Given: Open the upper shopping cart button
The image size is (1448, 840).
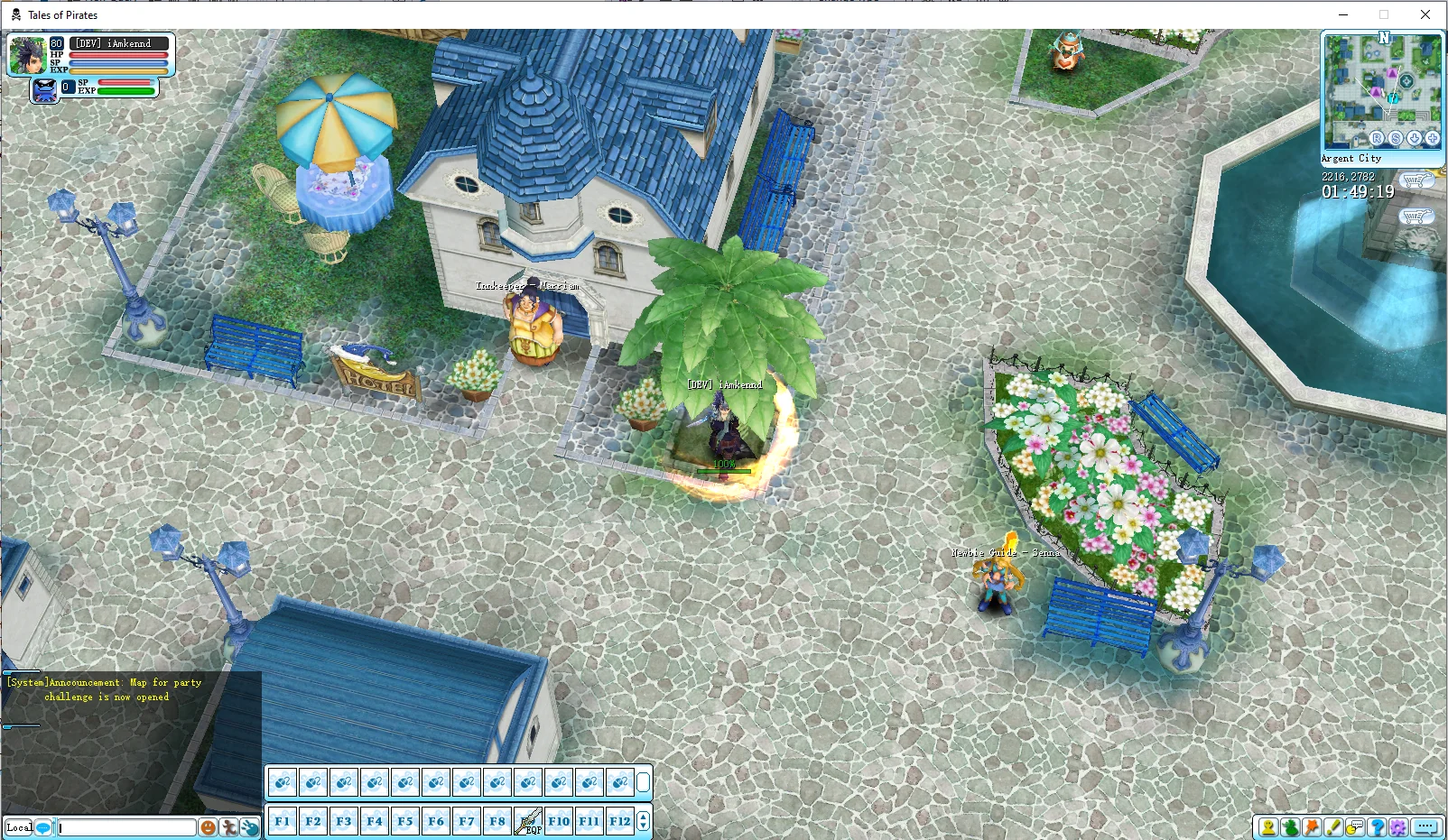Looking at the screenshot, I should (x=1416, y=180).
